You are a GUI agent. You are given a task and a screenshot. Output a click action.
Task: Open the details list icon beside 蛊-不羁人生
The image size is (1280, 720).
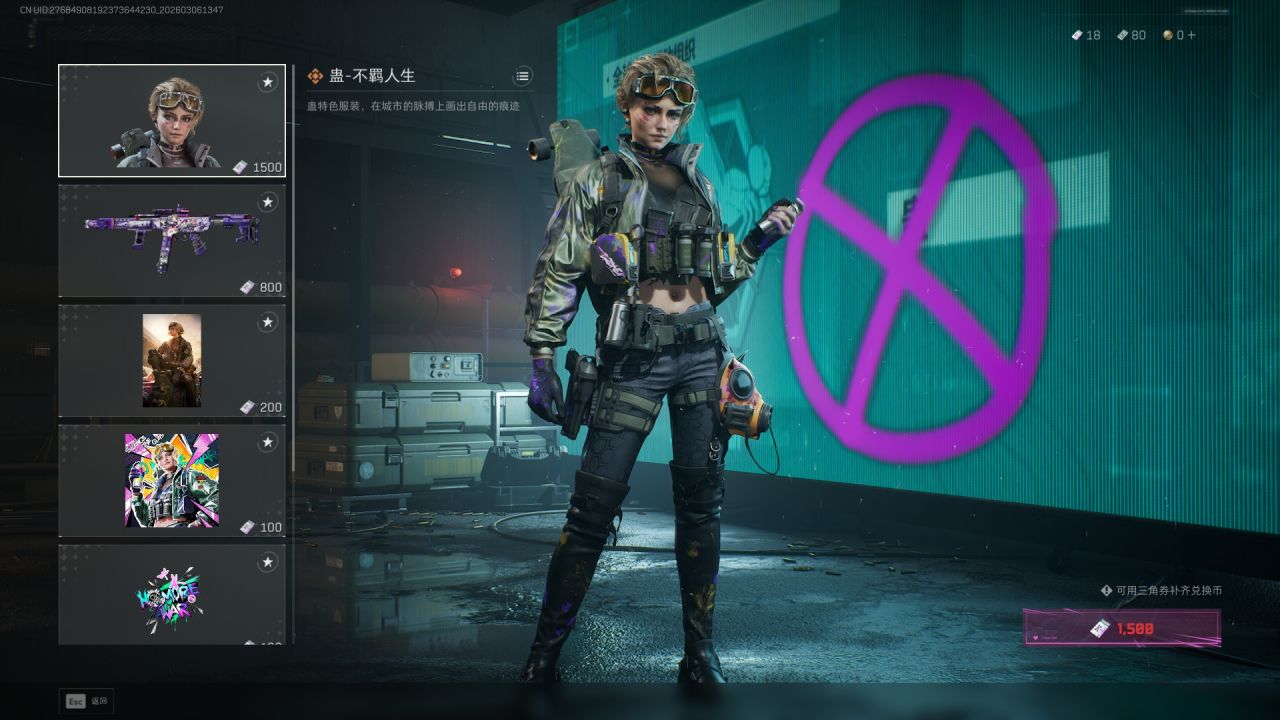coord(523,76)
